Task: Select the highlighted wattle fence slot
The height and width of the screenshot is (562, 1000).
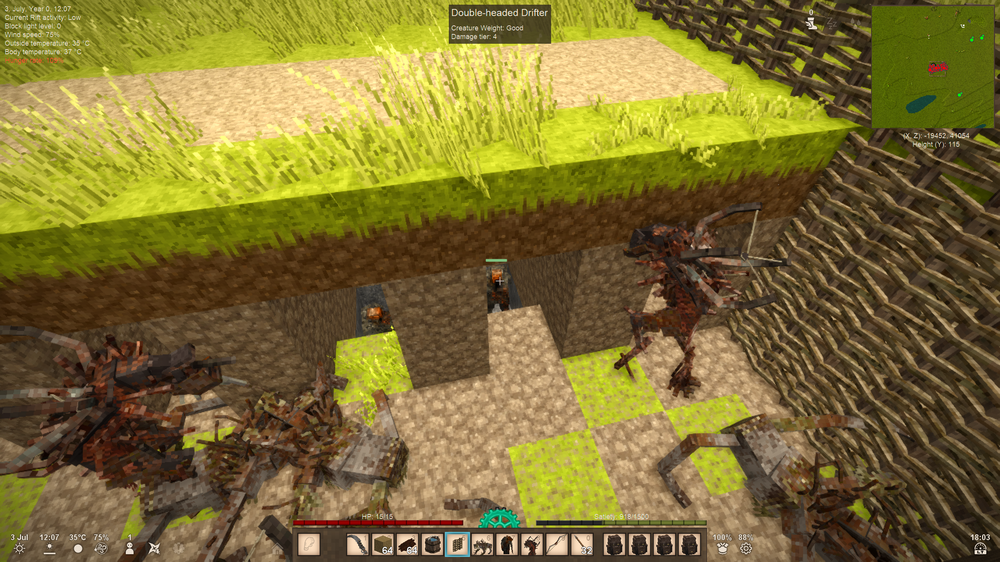Action: pos(457,545)
